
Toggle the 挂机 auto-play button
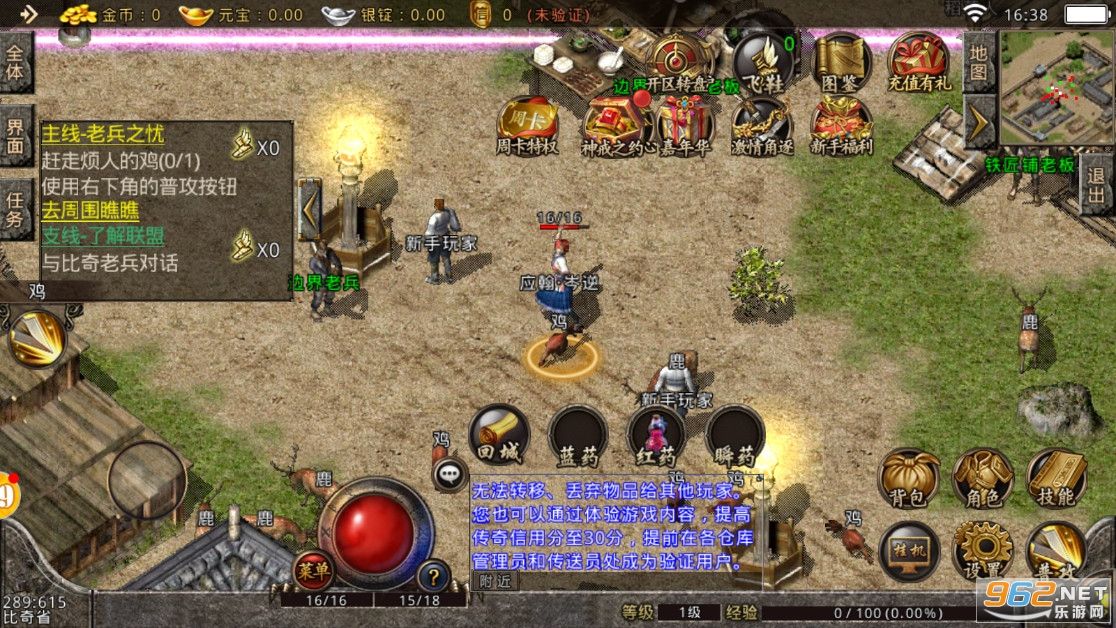[909, 549]
